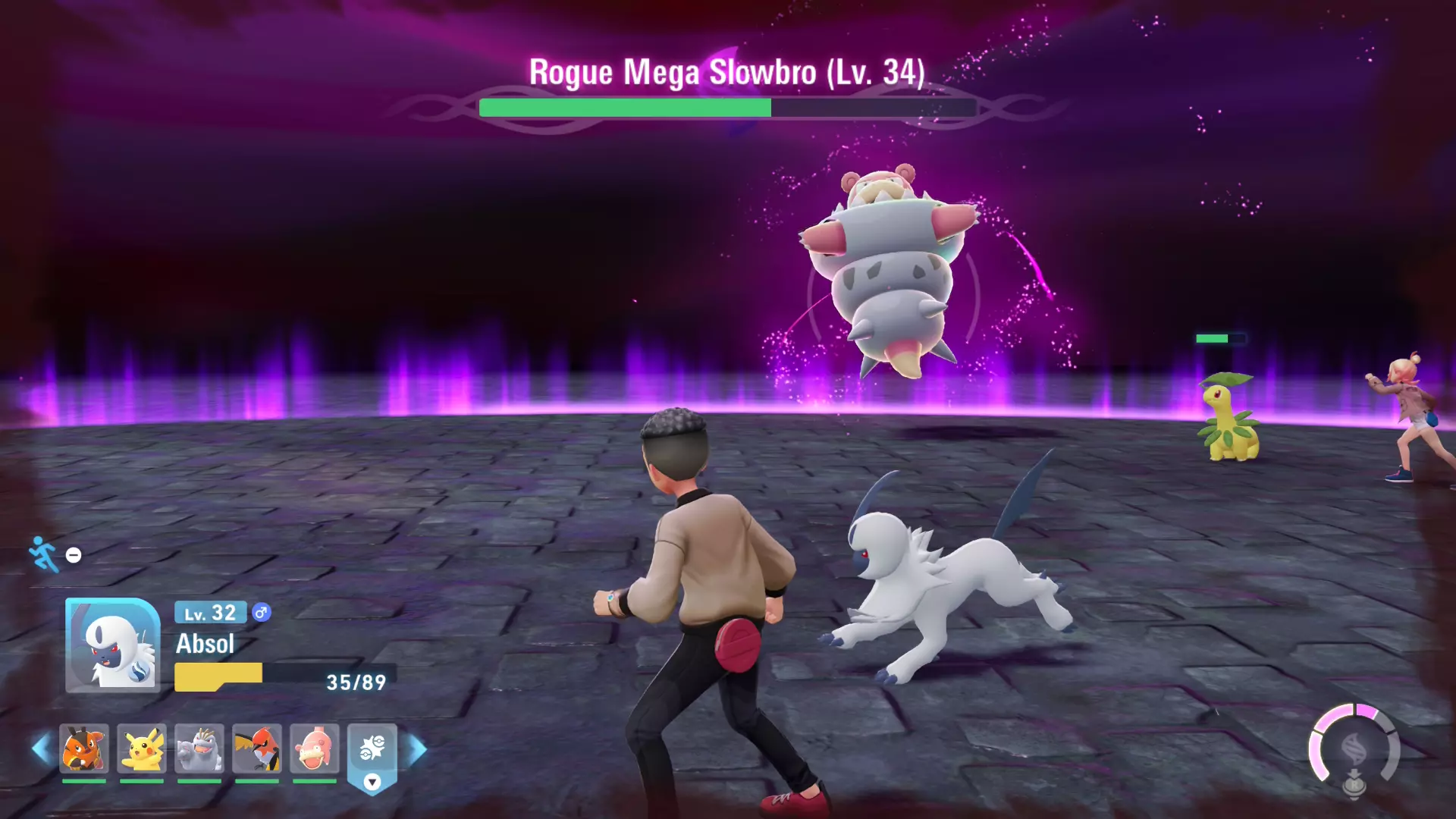Select Absol's active portrait

click(112, 645)
